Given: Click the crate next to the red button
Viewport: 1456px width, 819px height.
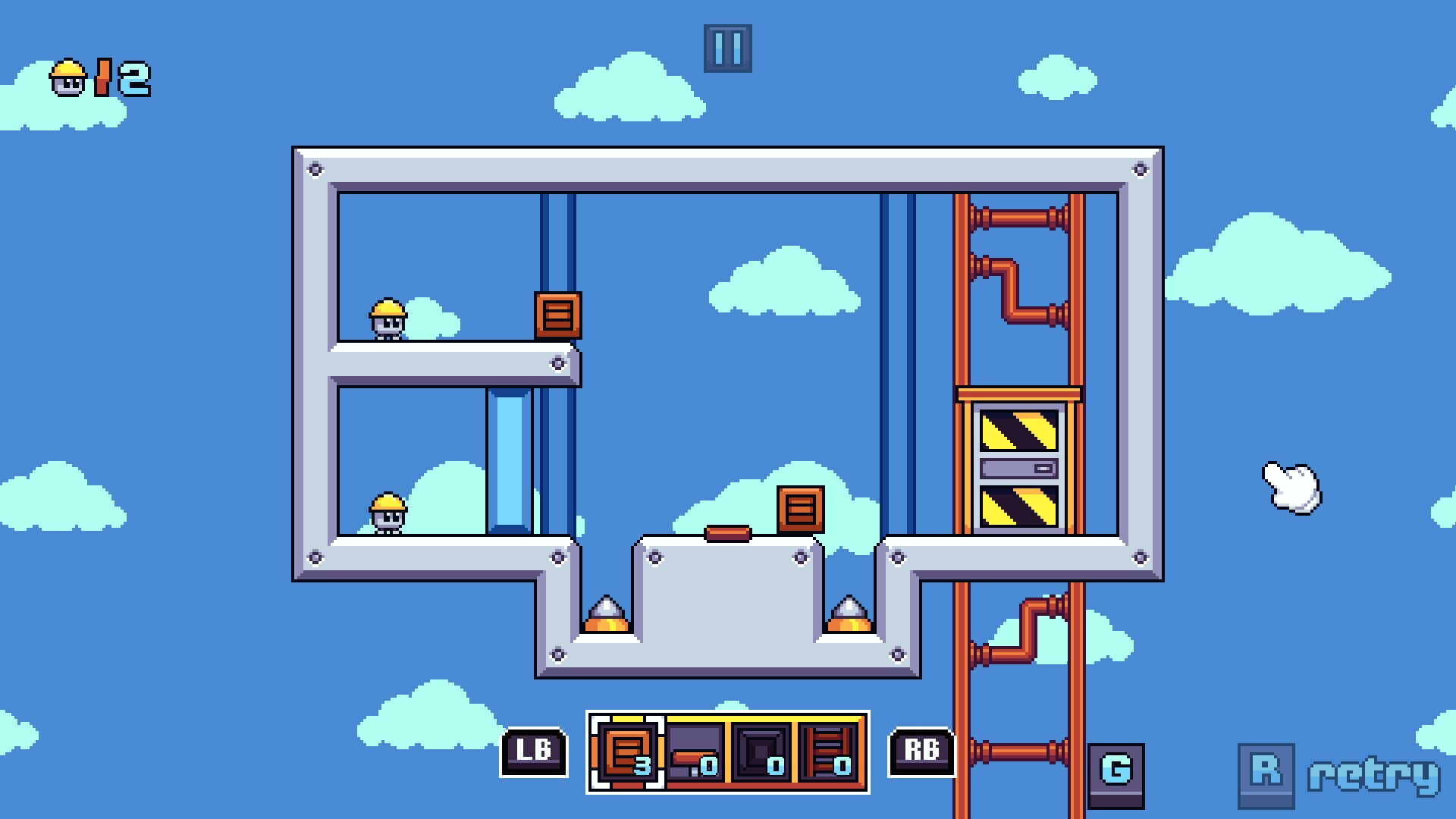Looking at the screenshot, I should click(800, 509).
